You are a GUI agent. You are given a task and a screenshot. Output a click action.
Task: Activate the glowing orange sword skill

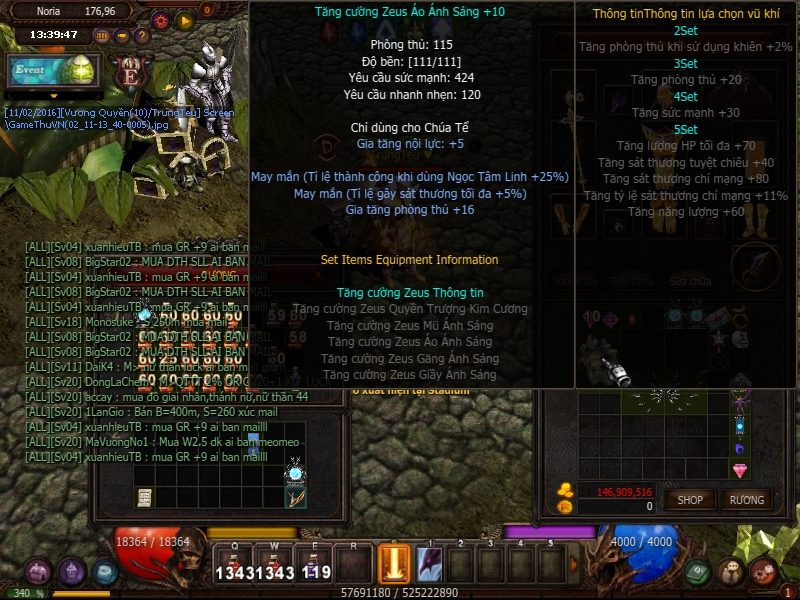(394, 565)
